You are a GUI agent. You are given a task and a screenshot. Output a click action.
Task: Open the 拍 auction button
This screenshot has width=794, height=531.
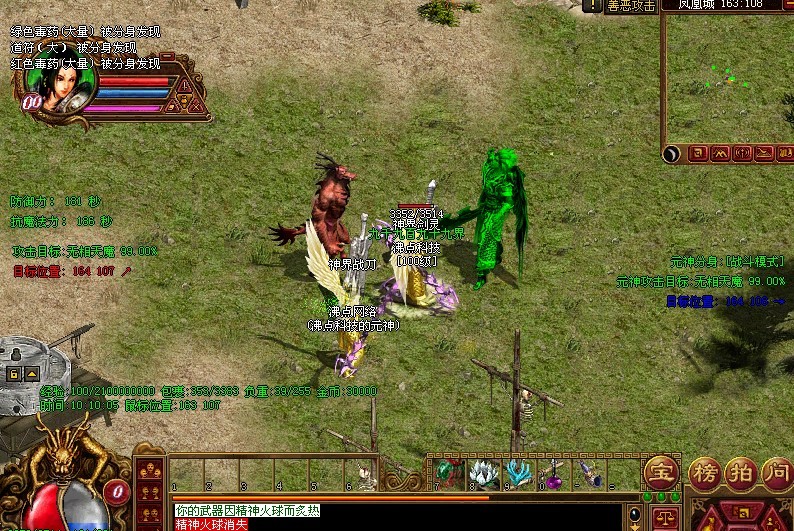tap(739, 473)
